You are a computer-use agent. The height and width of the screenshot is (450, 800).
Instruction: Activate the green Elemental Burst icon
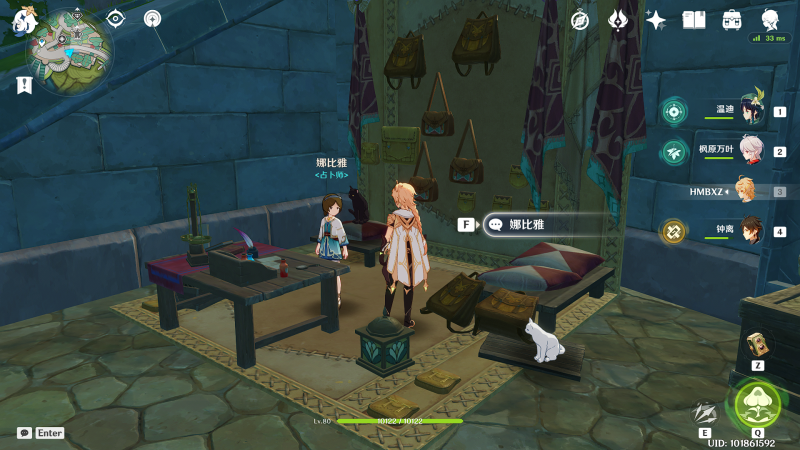[757, 402]
